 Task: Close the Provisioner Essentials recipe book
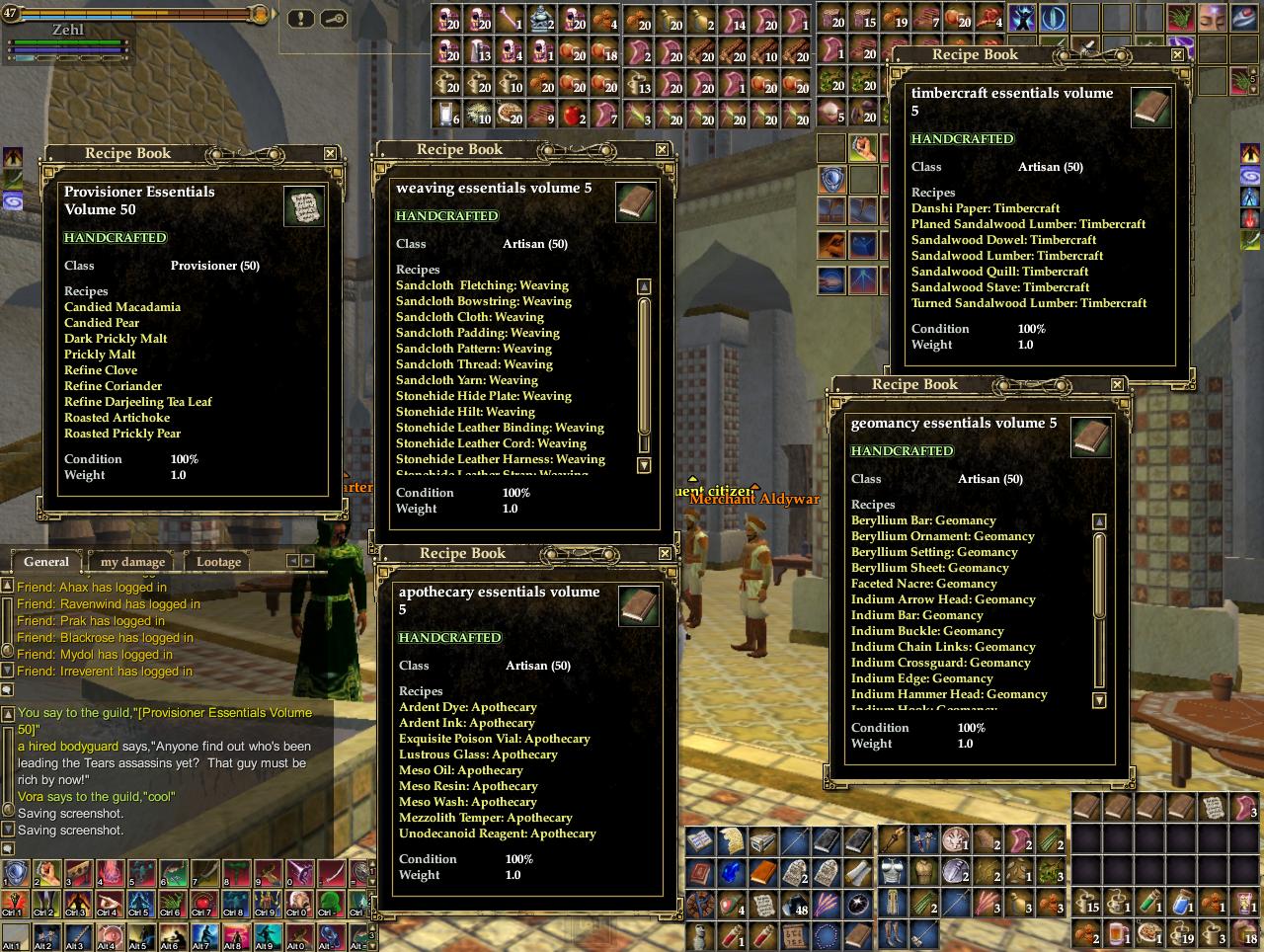click(x=330, y=154)
